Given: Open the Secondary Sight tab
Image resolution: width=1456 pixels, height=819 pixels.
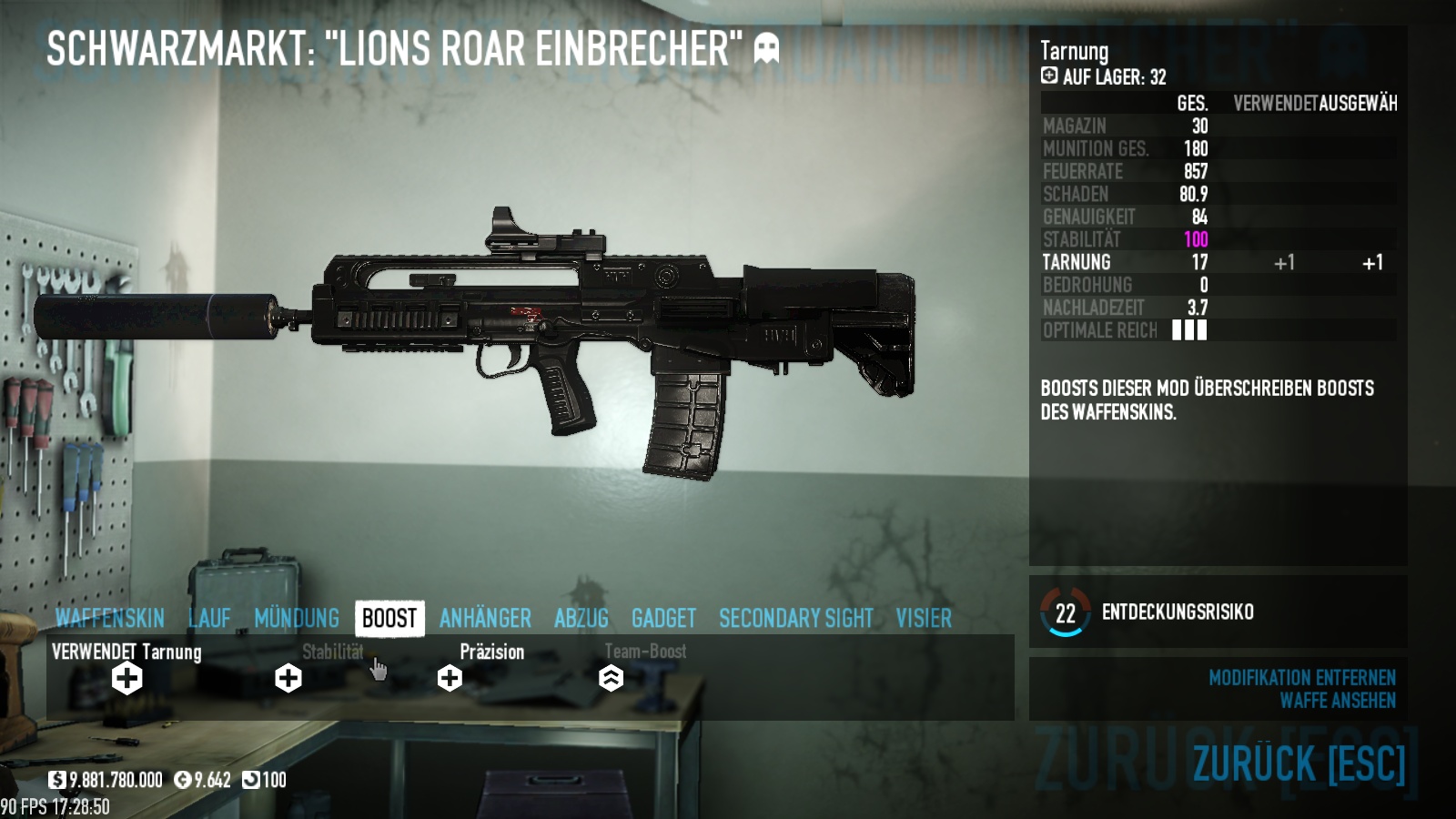Looking at the screenshot, I should [795, 619].
